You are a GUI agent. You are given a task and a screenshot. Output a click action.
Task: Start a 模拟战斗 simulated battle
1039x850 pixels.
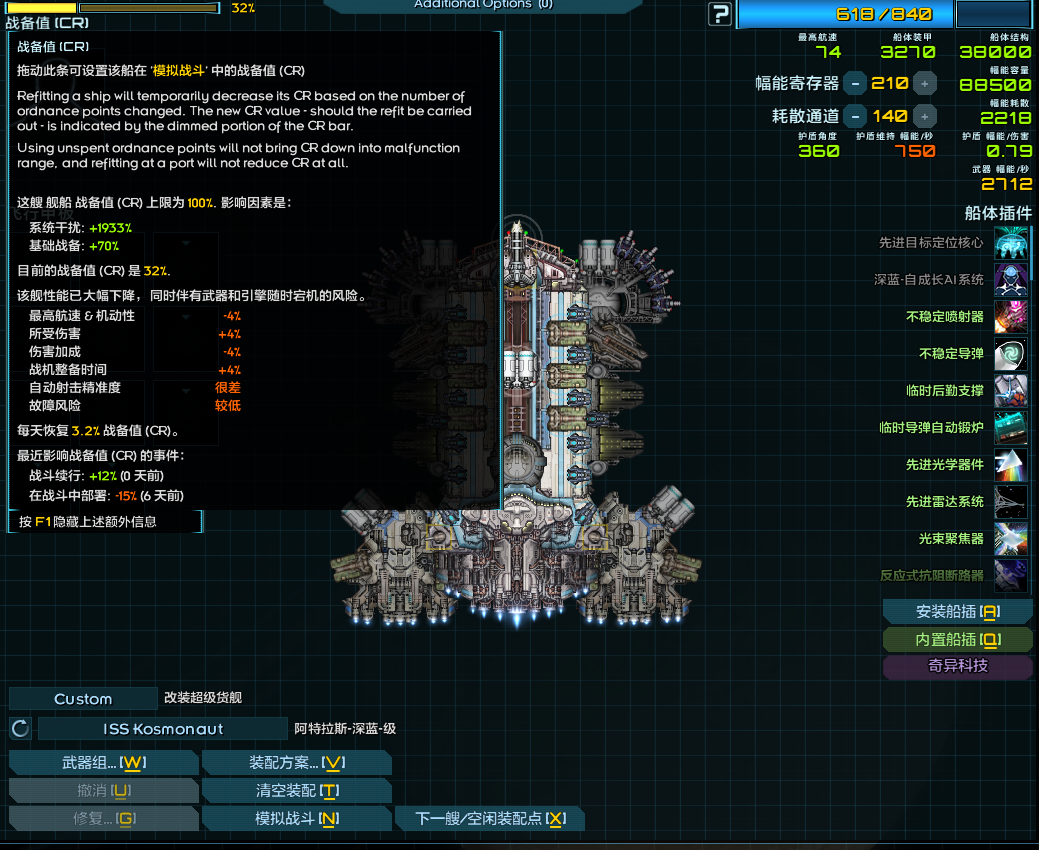pos(296,819)
